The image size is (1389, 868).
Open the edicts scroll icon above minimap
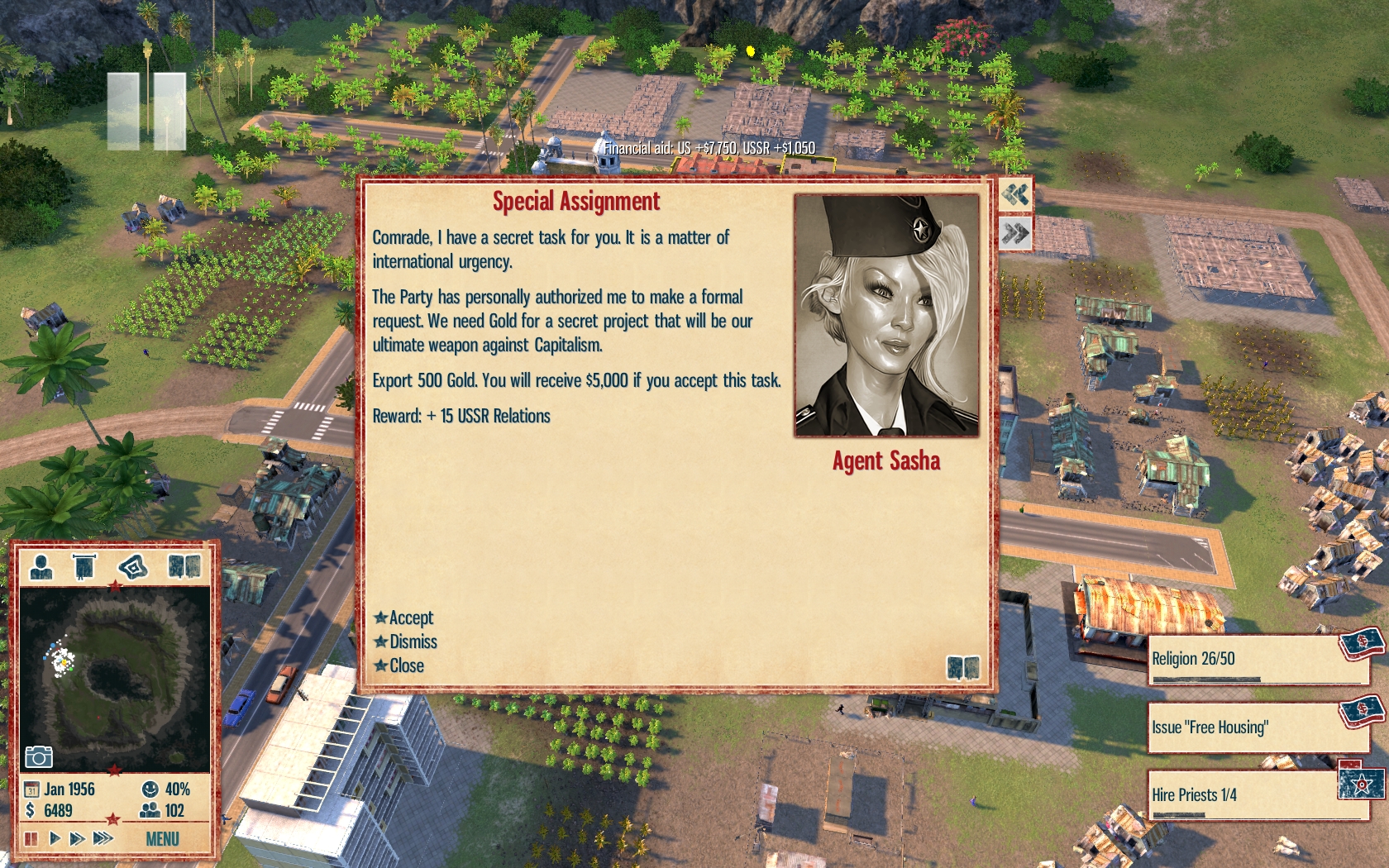click(x=84, y=567)
